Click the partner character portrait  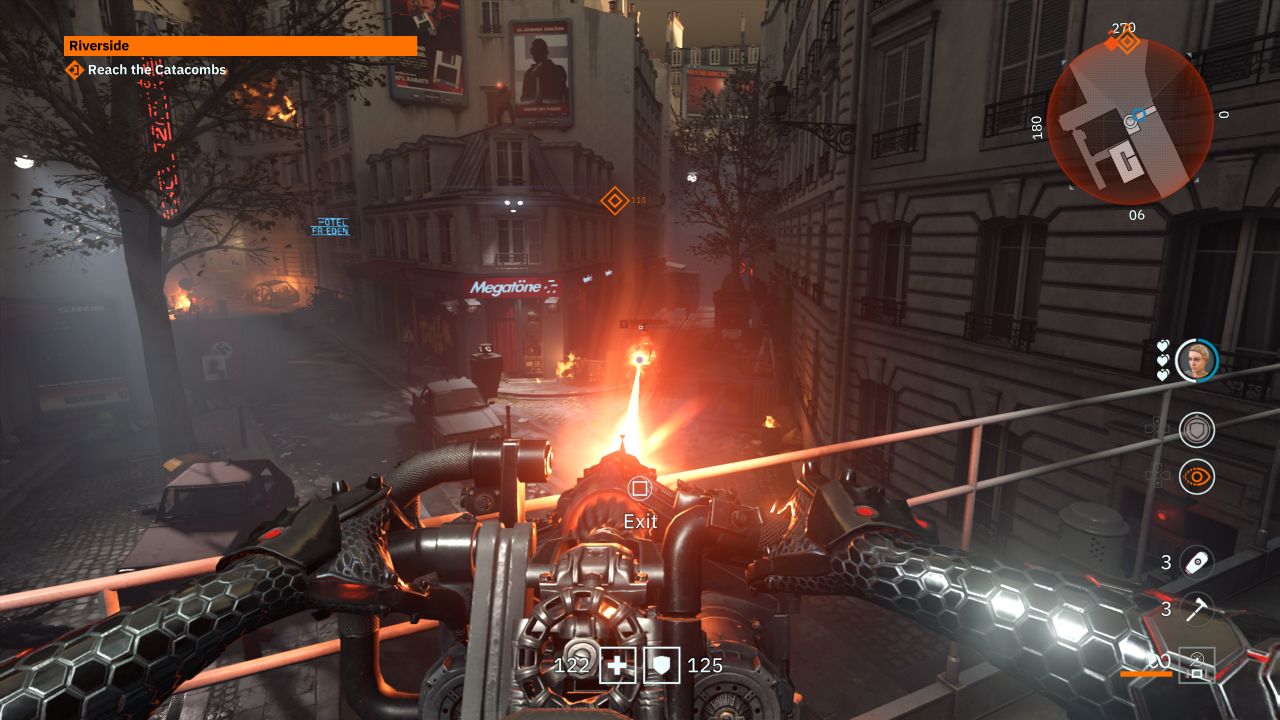click(1196, 360)
